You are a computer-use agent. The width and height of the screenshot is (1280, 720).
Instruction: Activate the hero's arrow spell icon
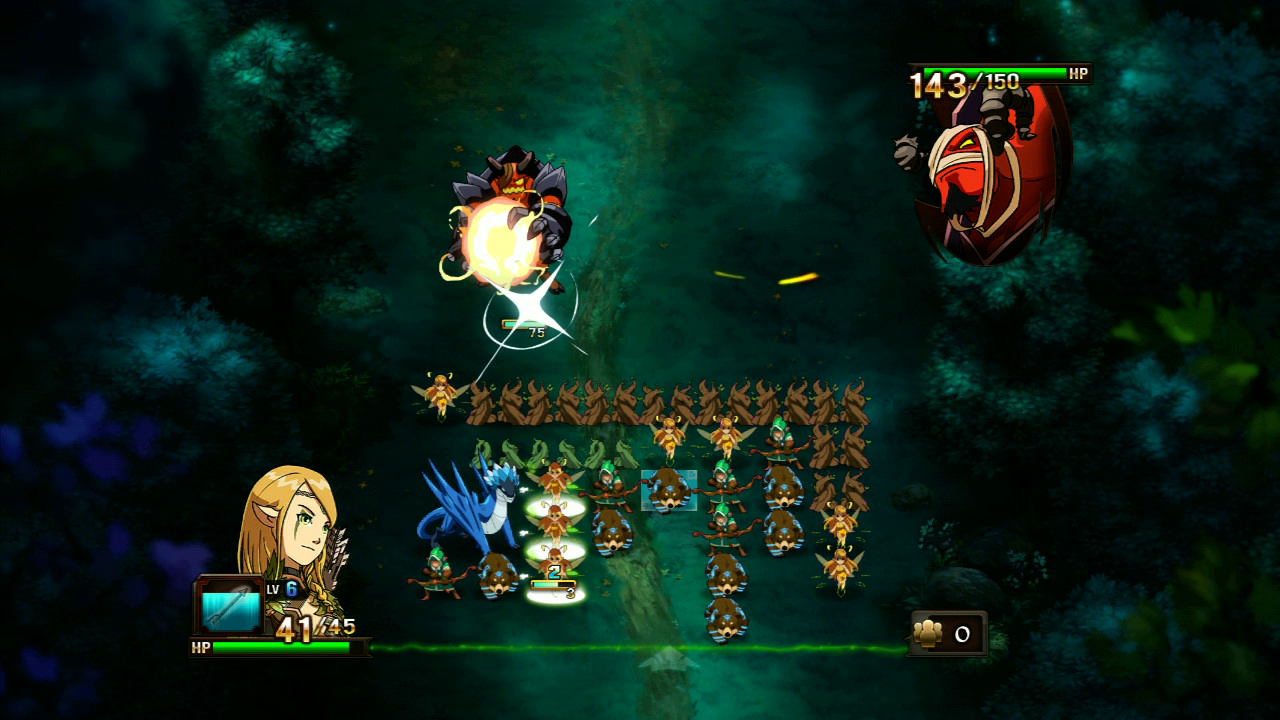click(230, 606)
